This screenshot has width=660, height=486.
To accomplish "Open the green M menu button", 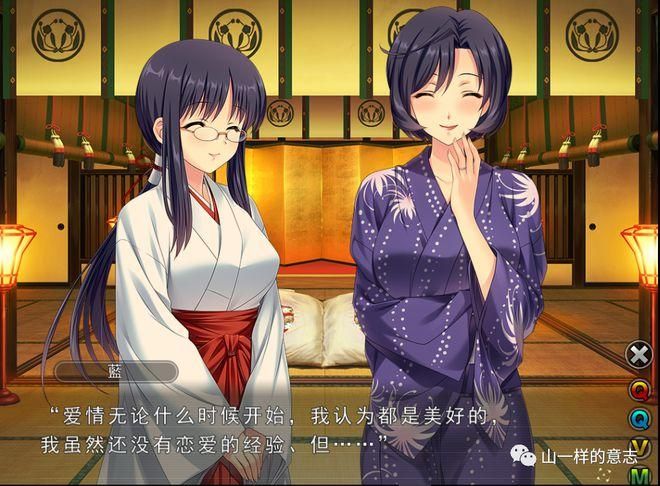I will pyautogui.click(x=639, y=476).
